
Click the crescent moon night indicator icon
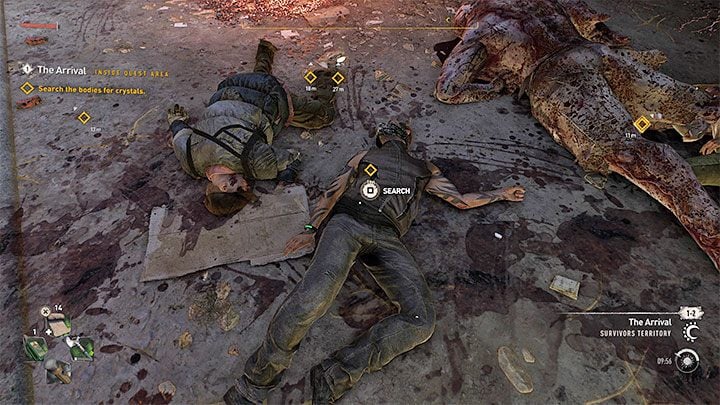[688, 332]
